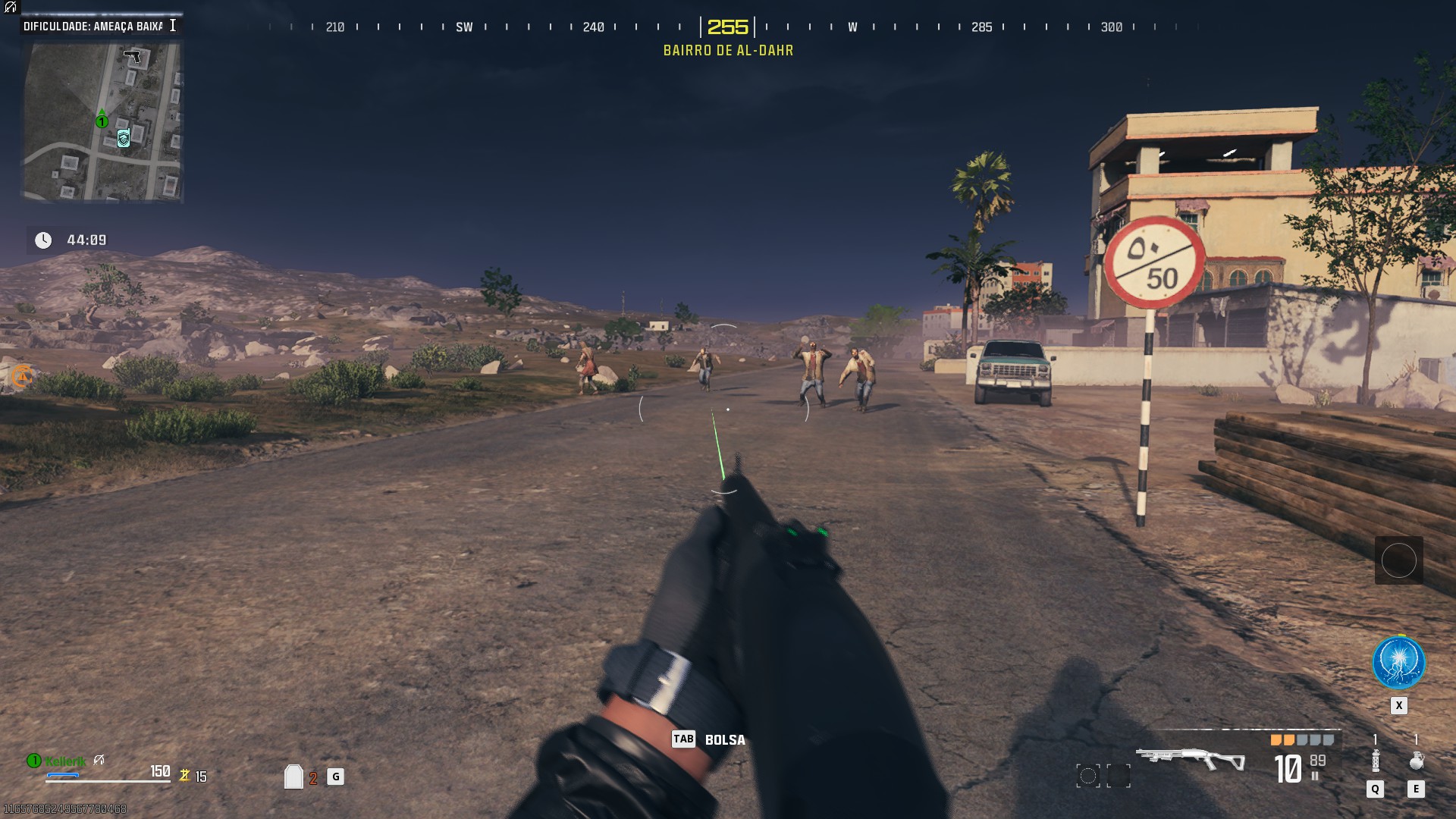Choose the lethal grenade icon
The image size is (1456, 819).
tap(1416, 761)
